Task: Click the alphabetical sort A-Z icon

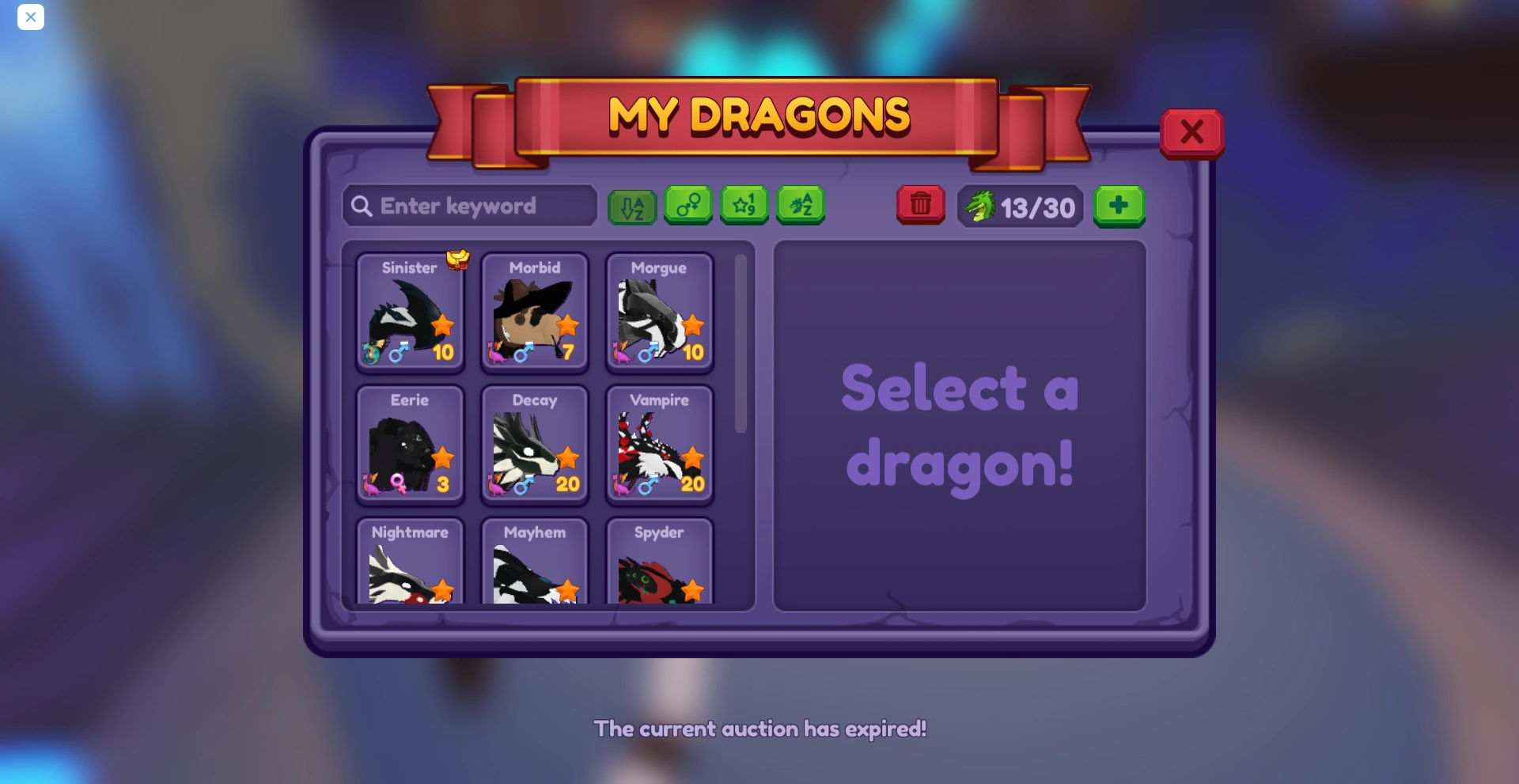Action: (x=631, y=206)
